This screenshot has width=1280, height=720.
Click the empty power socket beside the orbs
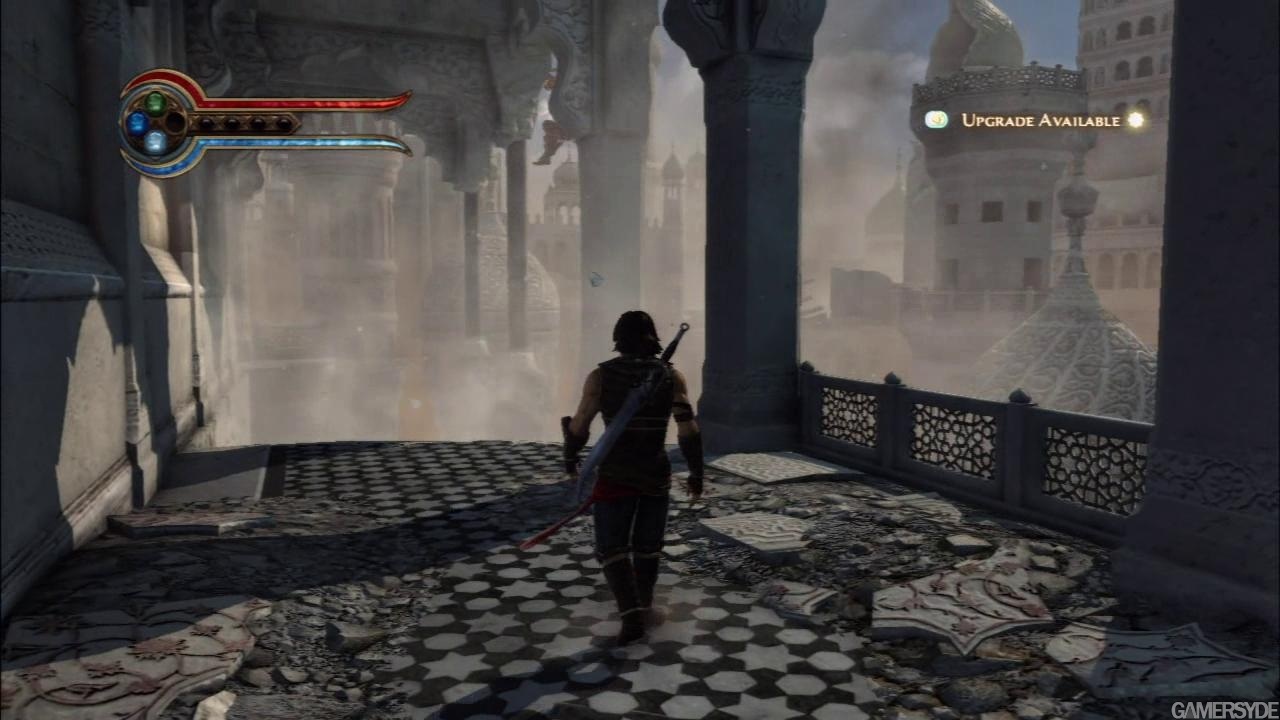pos(175,122)
